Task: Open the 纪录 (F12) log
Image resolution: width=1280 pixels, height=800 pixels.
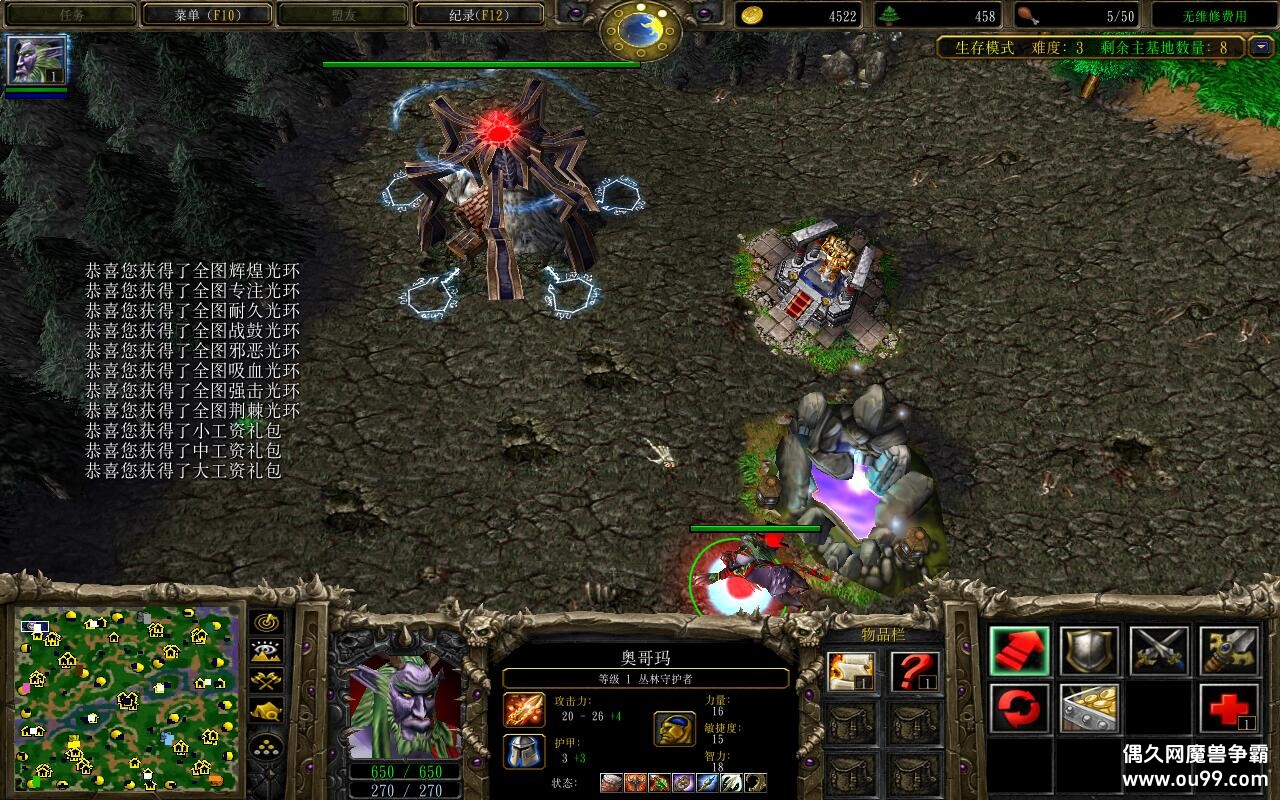Action: pos(479,15)
